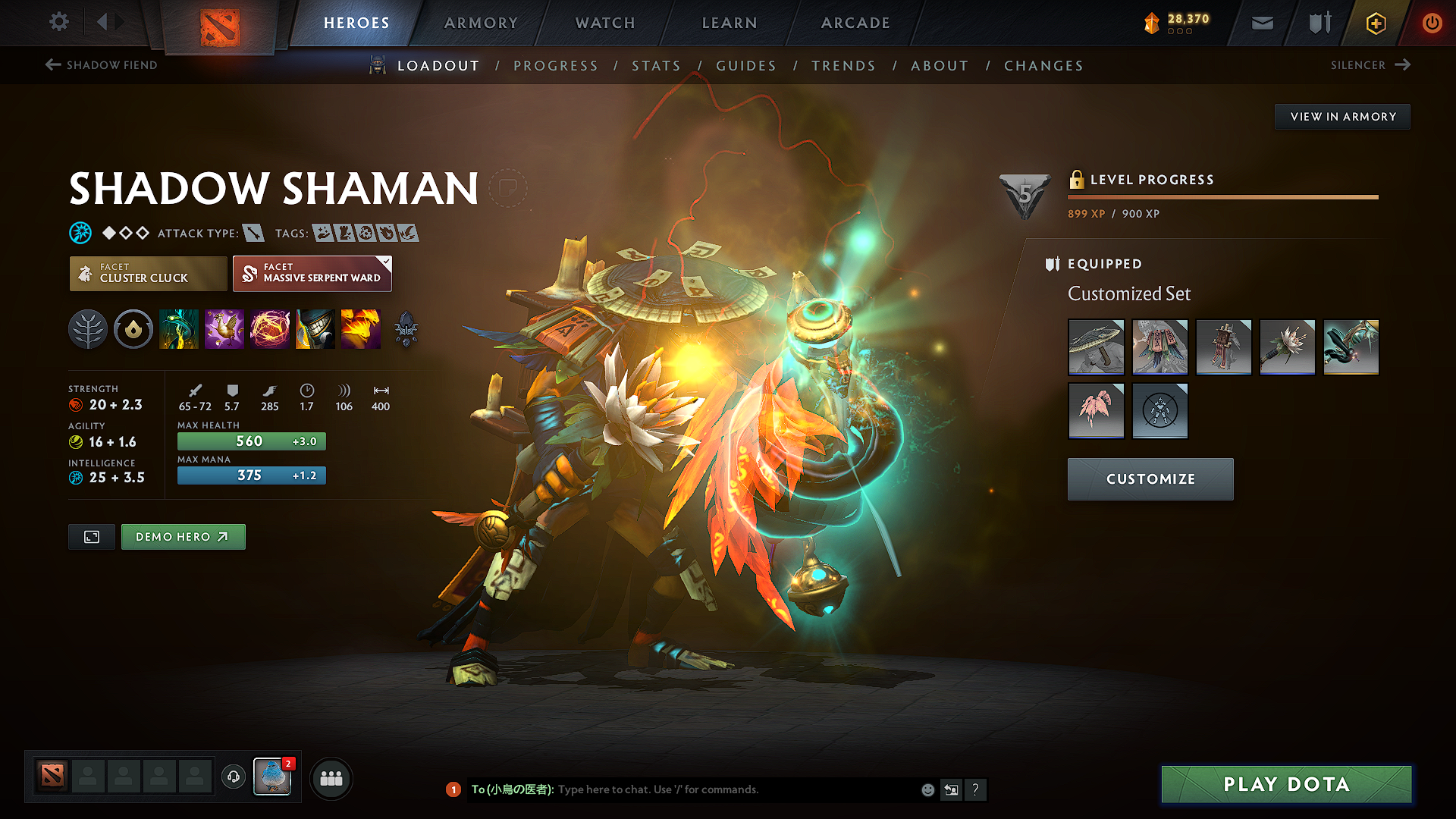Select the shoulder feathers item thumbnail
Screen dimensions: 1456x819
(1097, 411)
